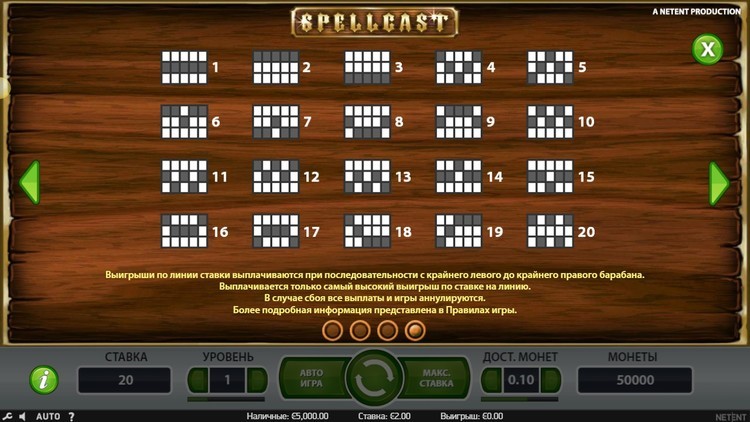Set the maximum bet with Макс. Ставка
The height and width of the screenshot is (422, 750).
[x=437, y=379]
